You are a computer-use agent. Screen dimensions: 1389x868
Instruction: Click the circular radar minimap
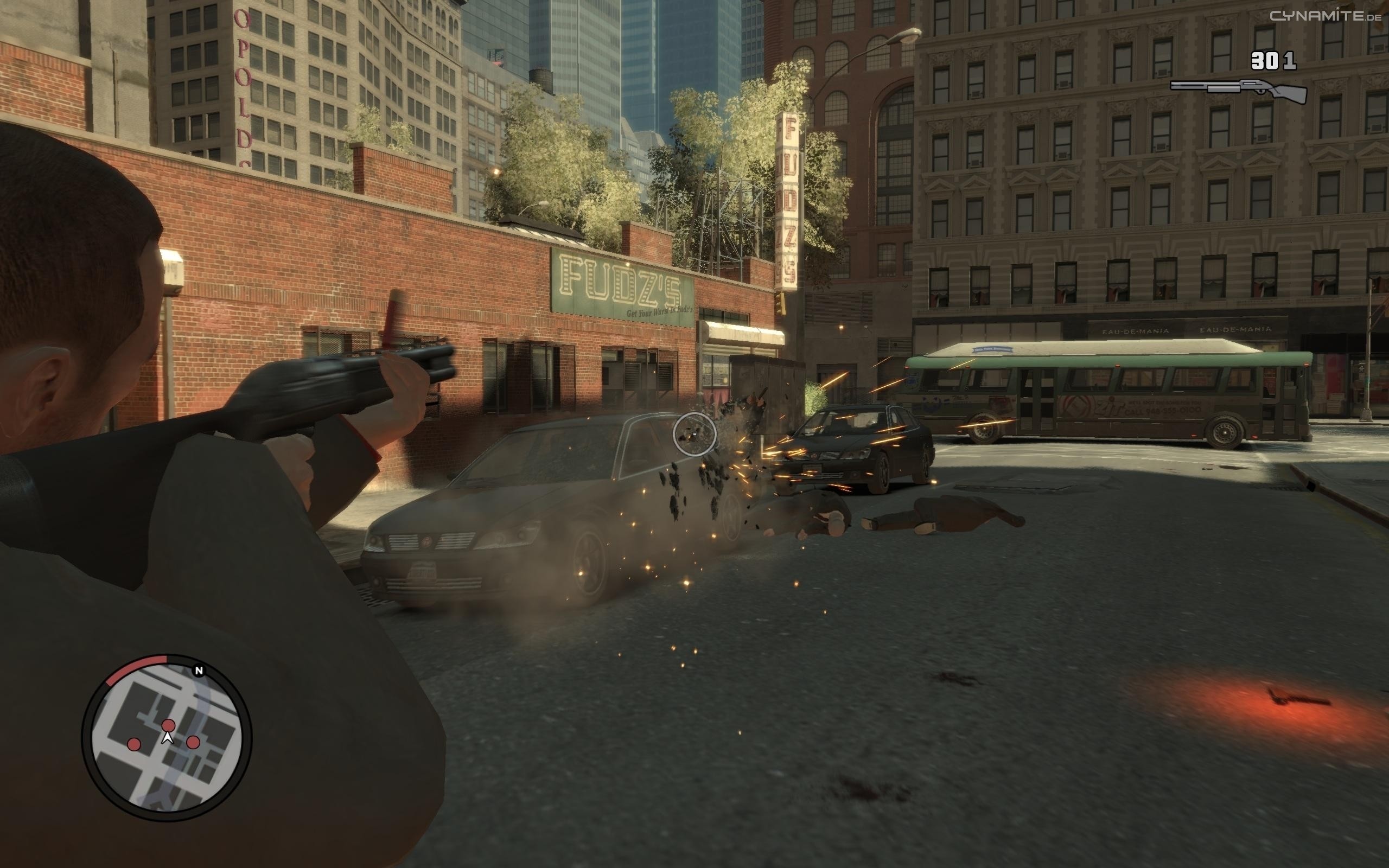click(167, 737)
